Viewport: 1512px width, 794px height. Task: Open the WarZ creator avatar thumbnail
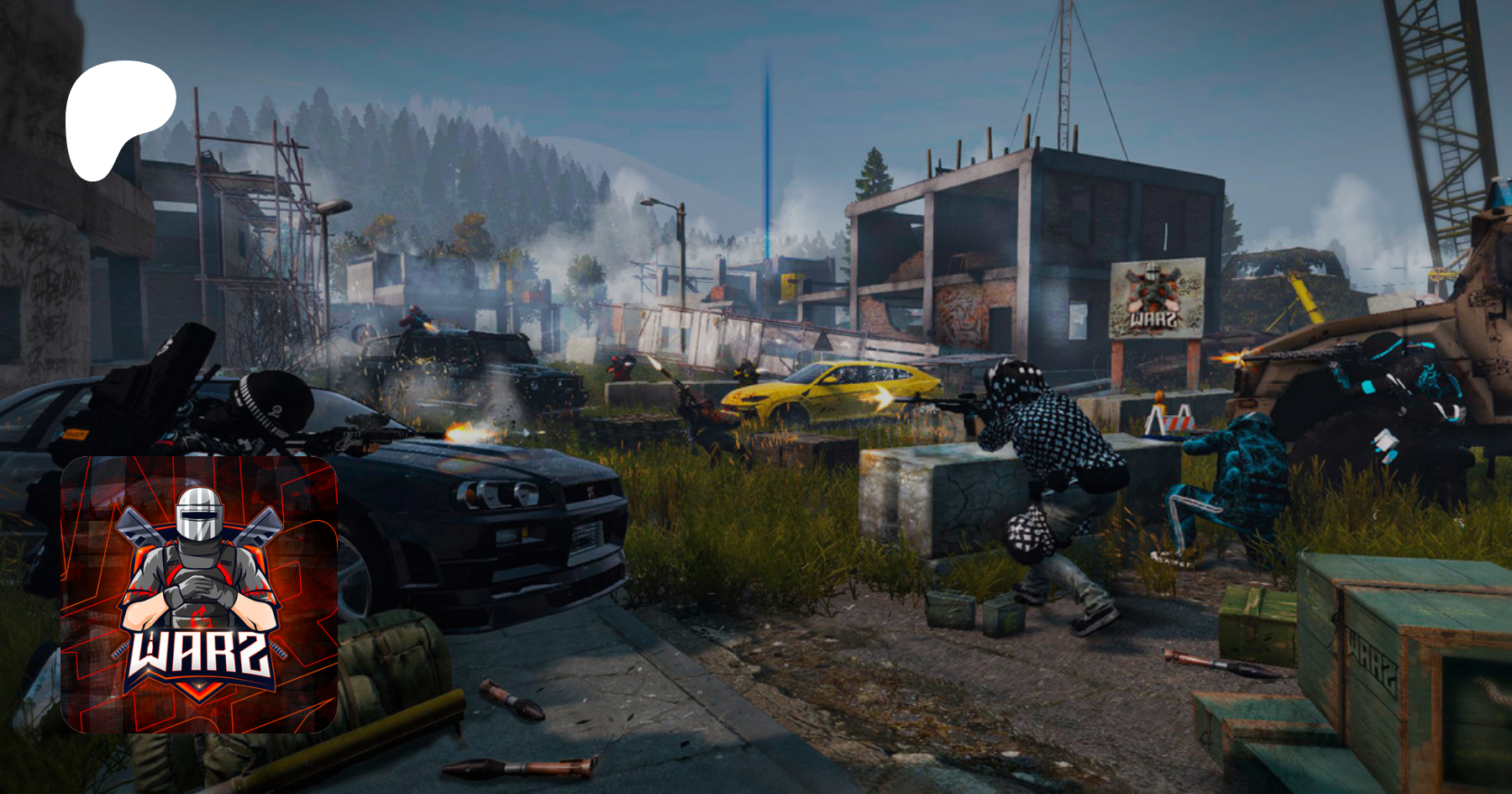tap(199, 595)
